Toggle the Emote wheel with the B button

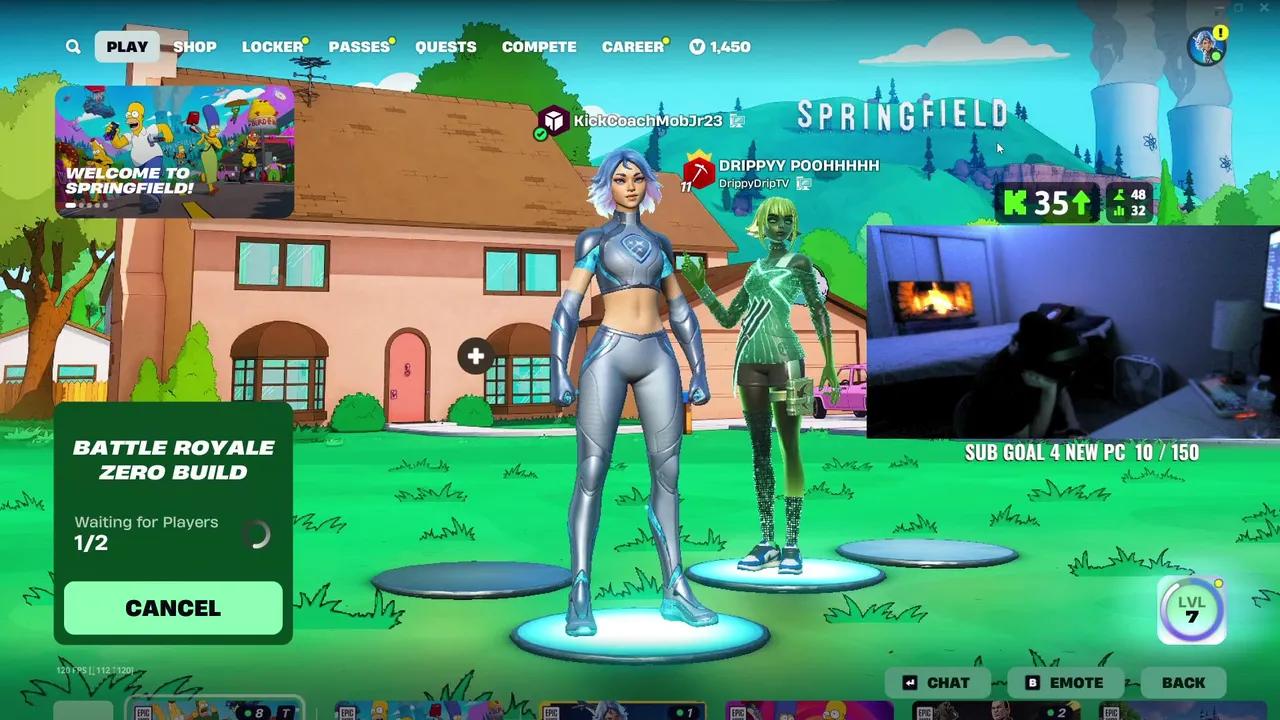point(1031,682)
